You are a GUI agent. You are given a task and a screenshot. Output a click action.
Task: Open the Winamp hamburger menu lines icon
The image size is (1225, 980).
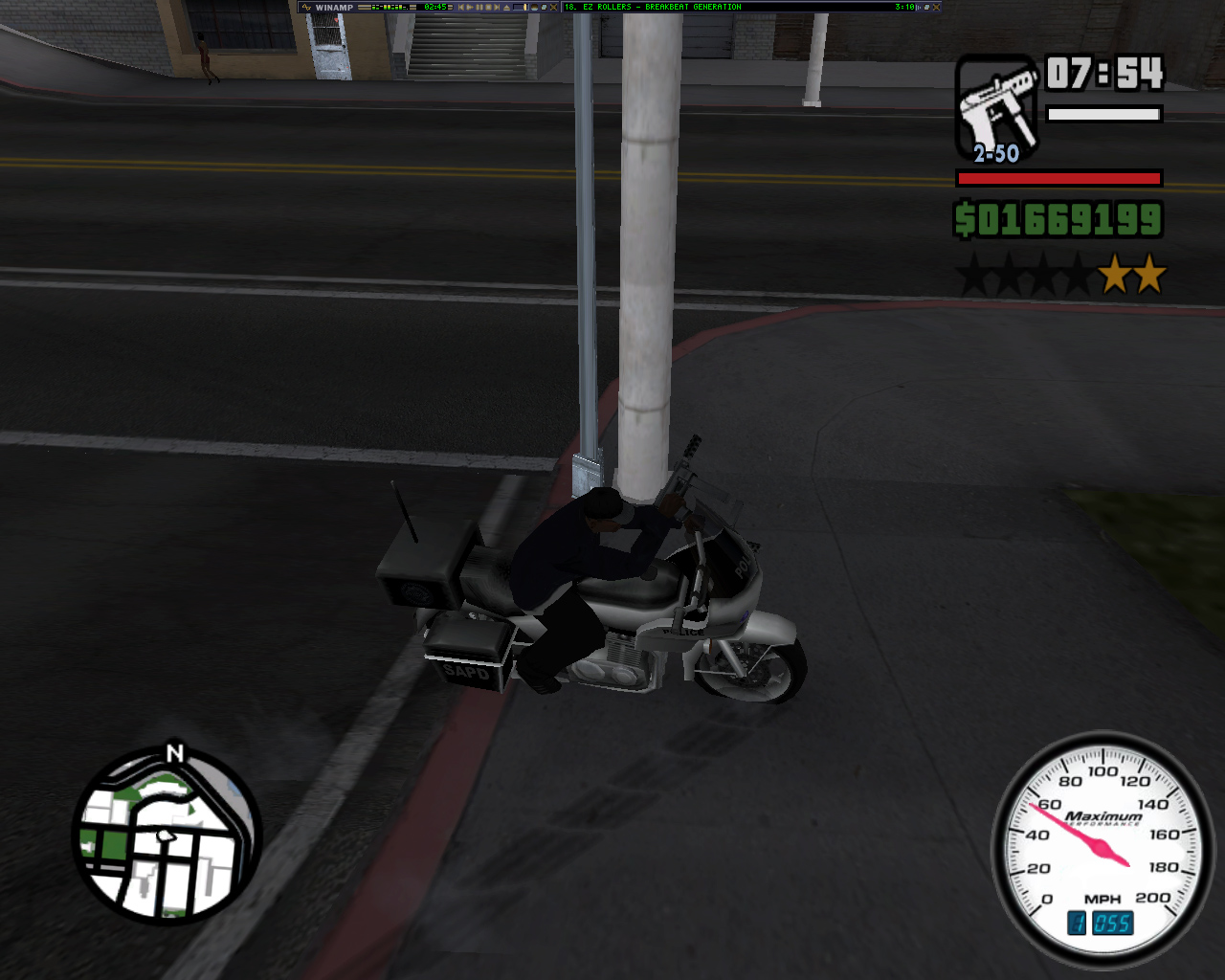[365, 7]
